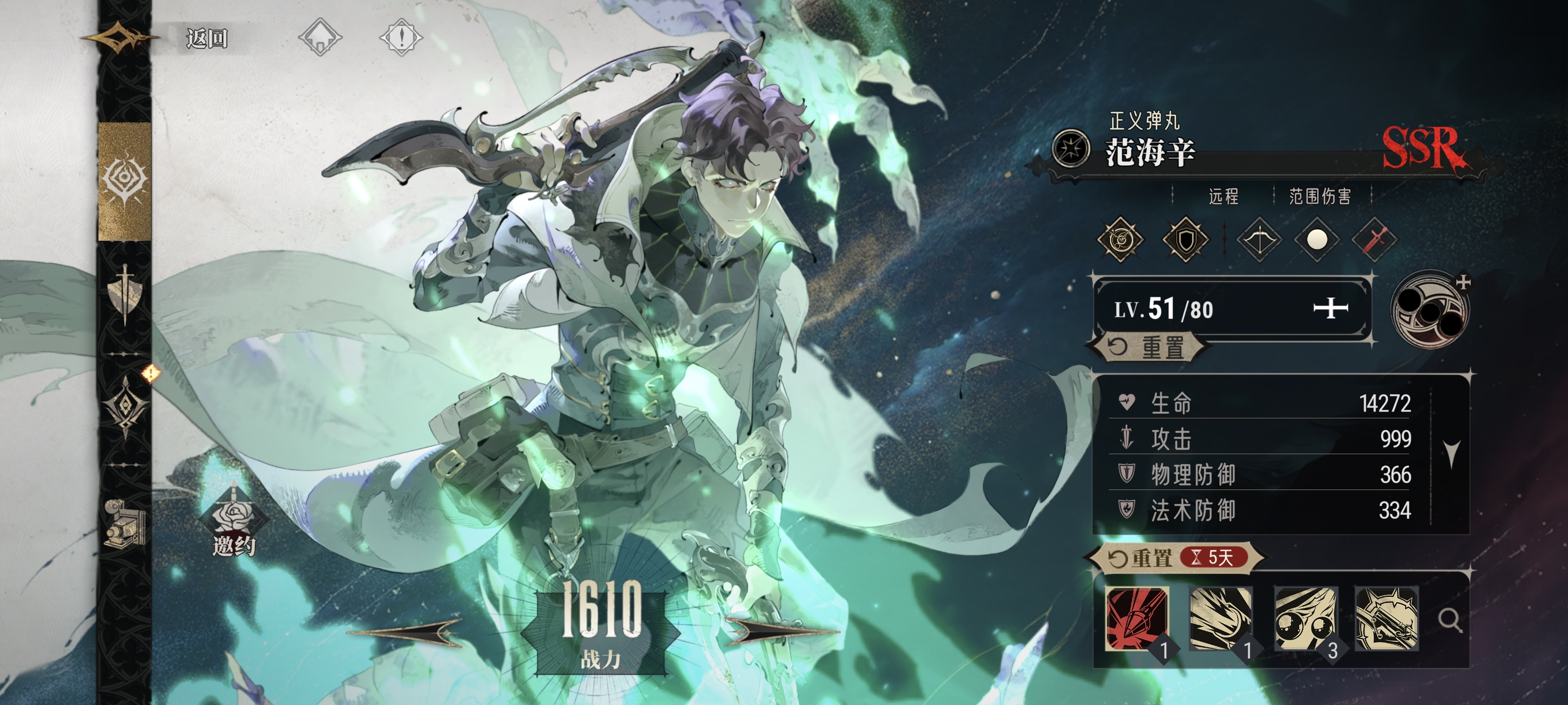Open the film projector tab
The height and width of the screenshot is (705, 1568).
tap(124, 522)
